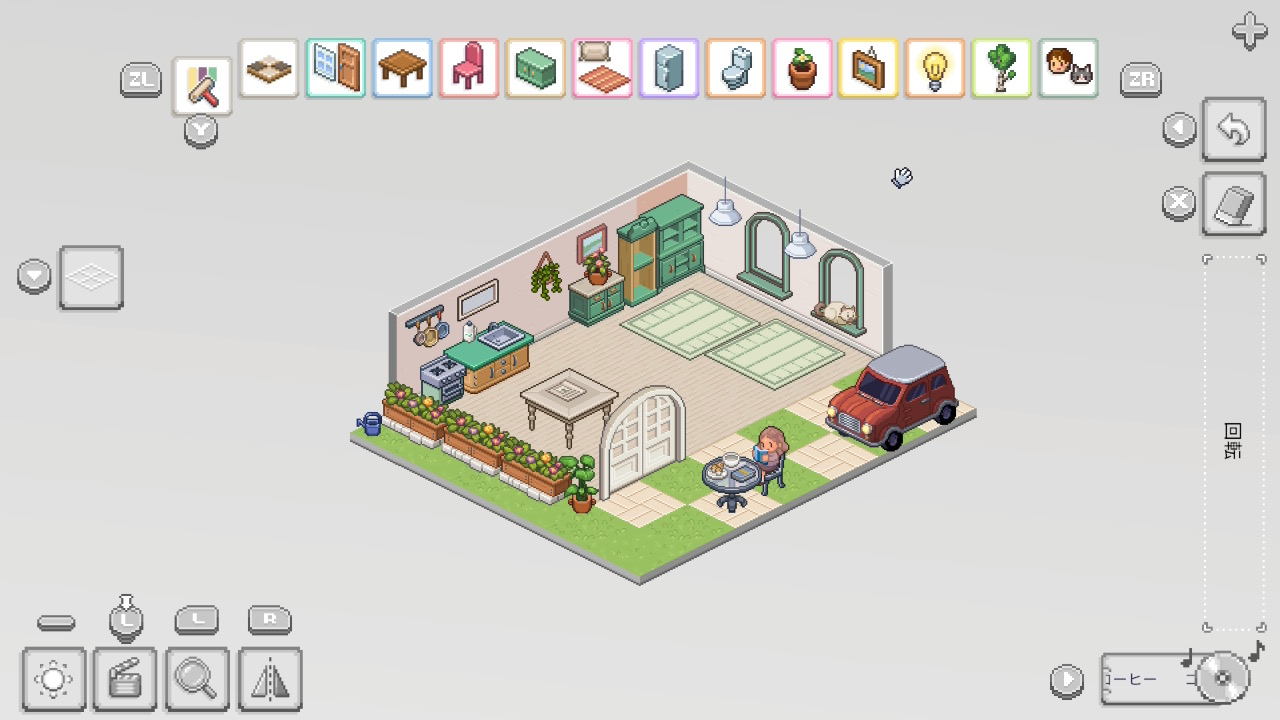Open the light bulb lighting category
This screenshot has width=1280, height=720.
(935, 68)
